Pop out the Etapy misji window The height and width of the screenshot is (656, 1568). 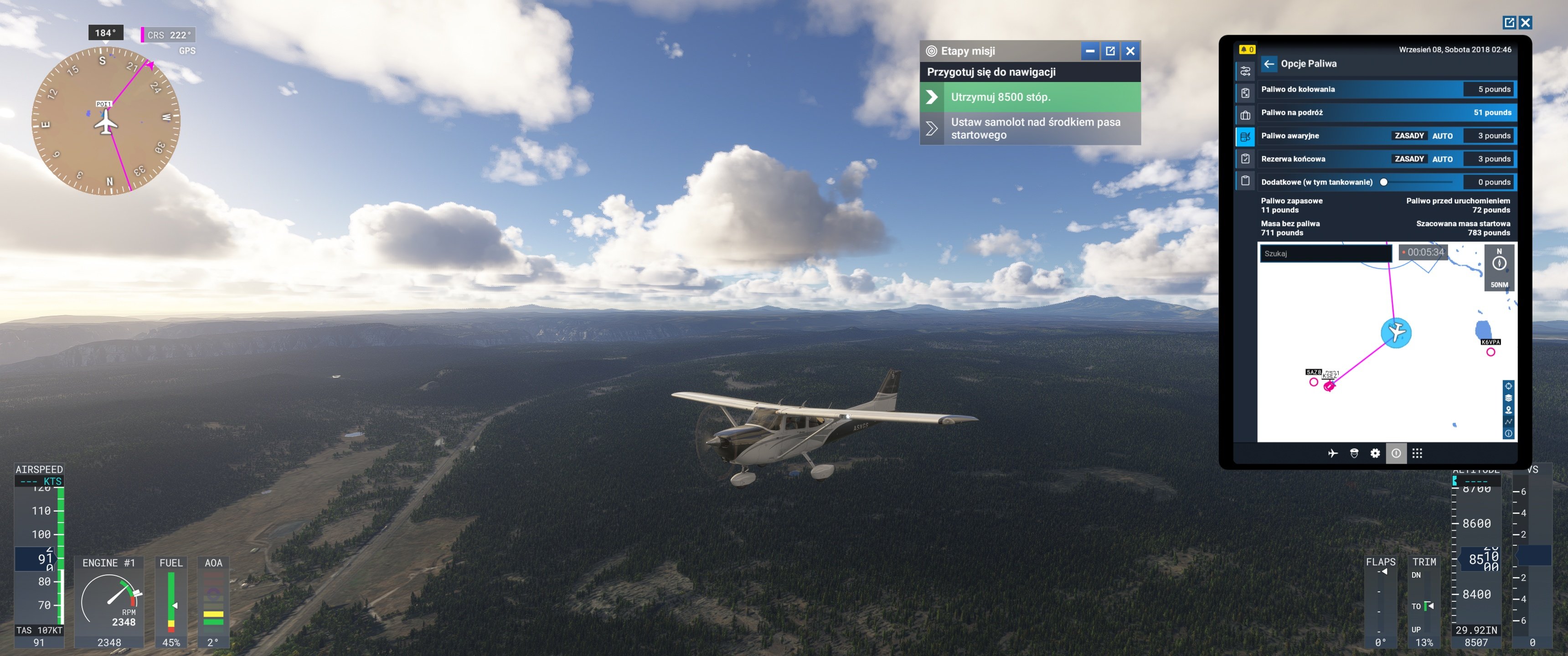[1109, 51]
